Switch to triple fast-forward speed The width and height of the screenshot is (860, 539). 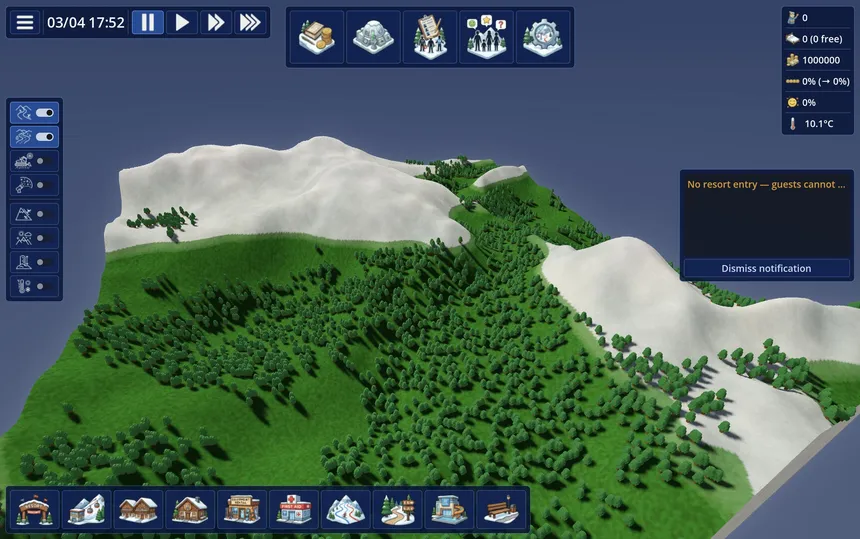pos(251,22)
